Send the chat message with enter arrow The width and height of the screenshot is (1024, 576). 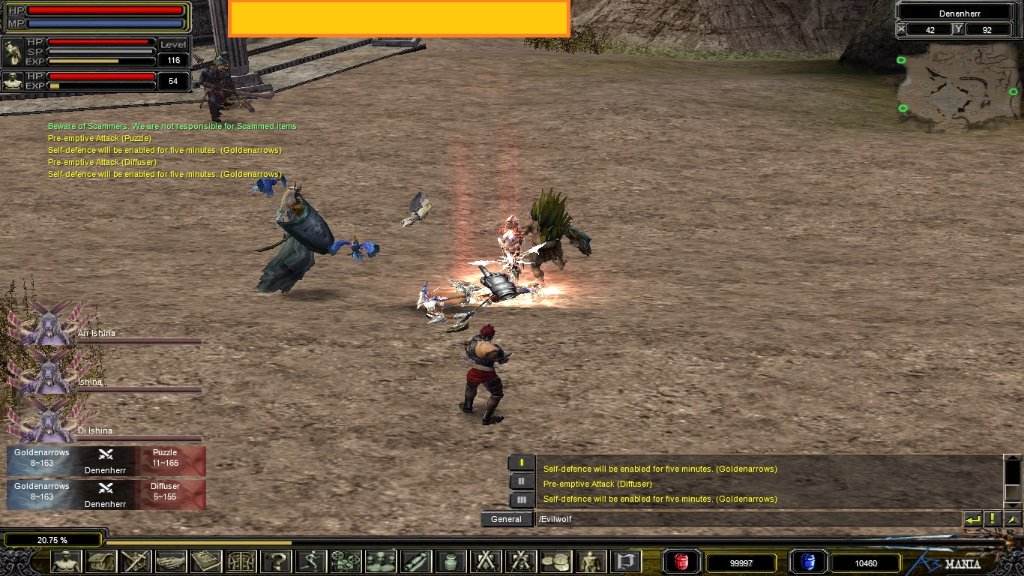[972, 519]
